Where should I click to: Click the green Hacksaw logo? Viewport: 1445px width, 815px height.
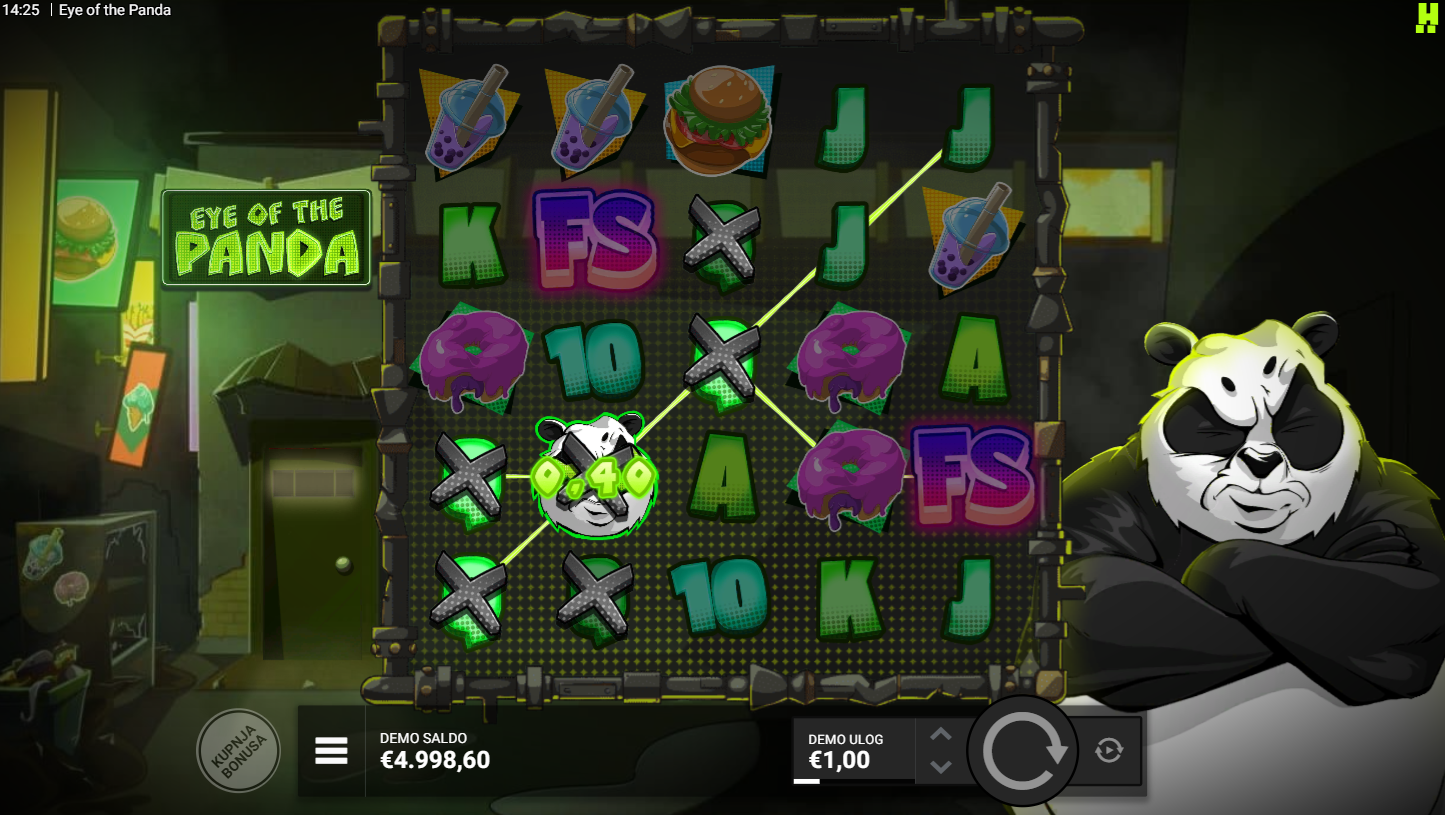pyautogui.click(x=1426, y=17)
